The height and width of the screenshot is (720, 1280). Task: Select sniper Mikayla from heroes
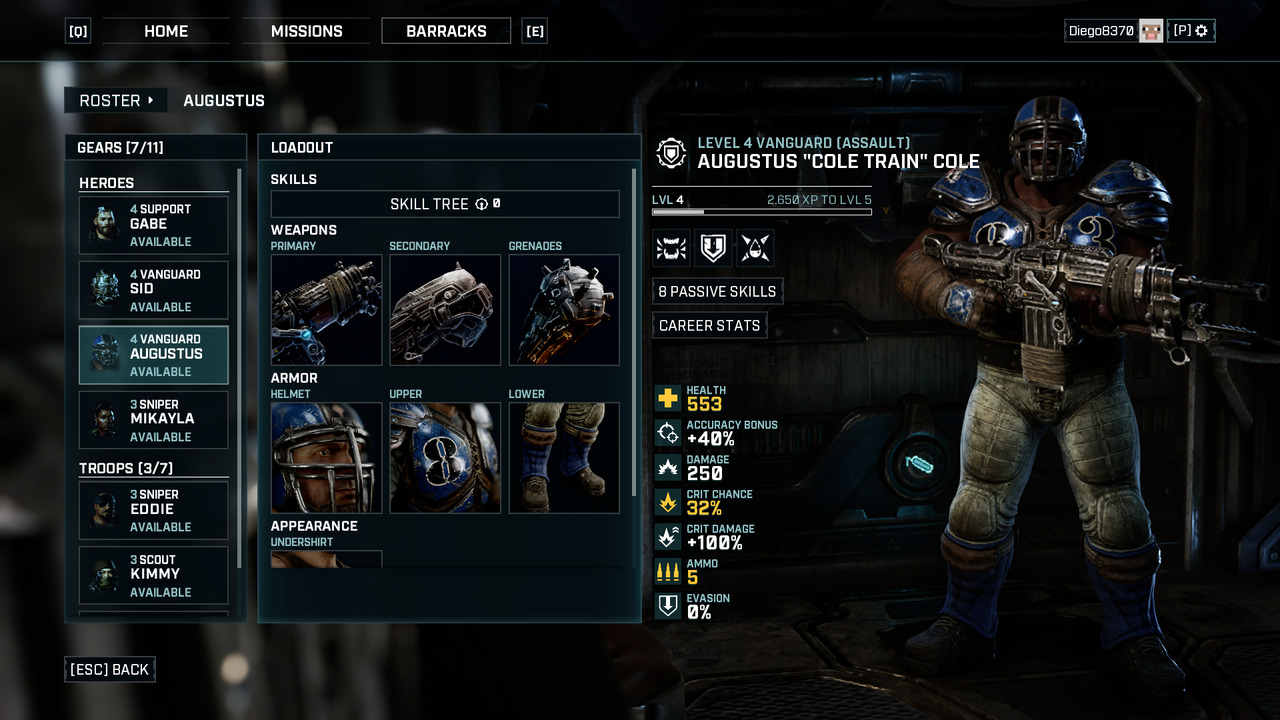coord(154,420)
